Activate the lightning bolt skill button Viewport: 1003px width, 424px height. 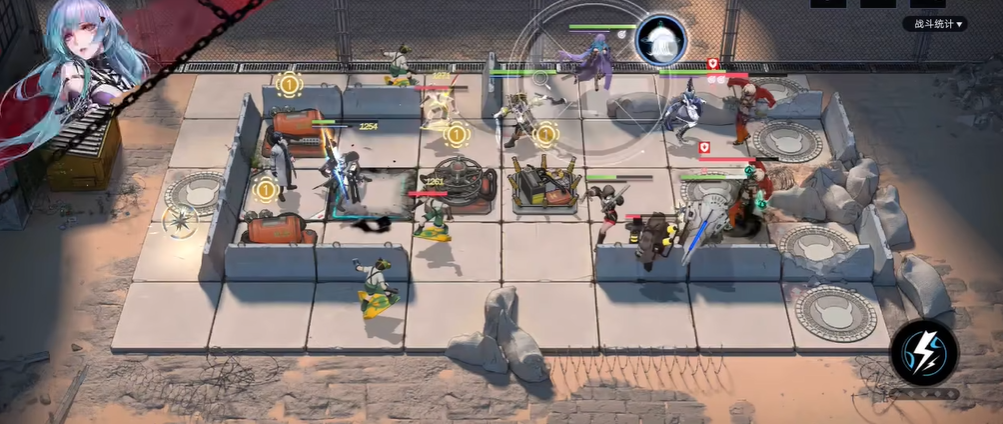924,352
